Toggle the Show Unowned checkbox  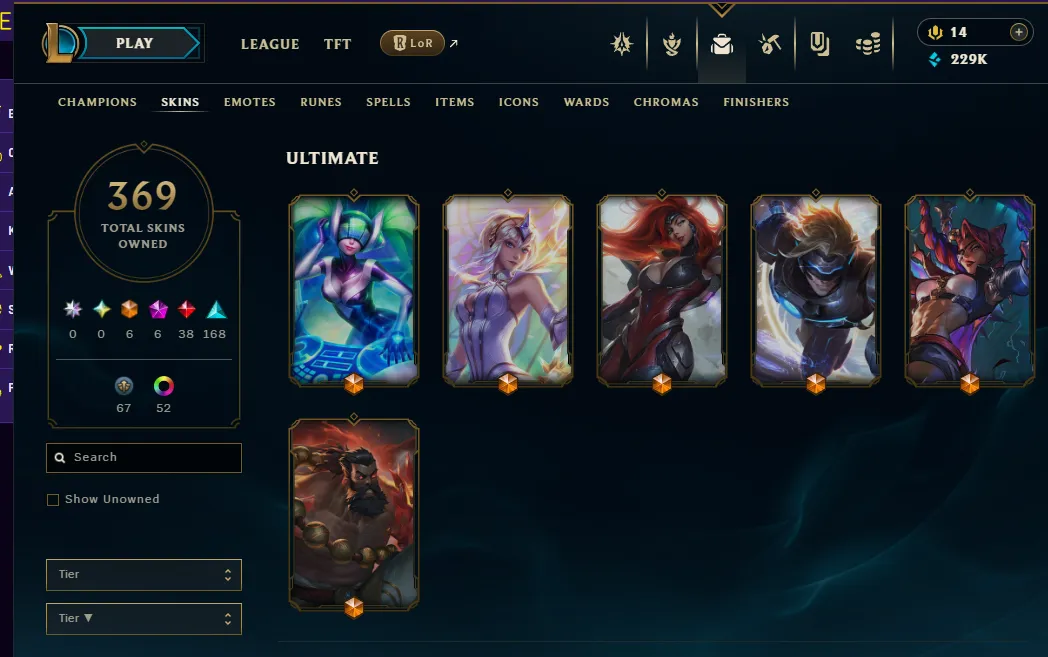coord(53,500)
